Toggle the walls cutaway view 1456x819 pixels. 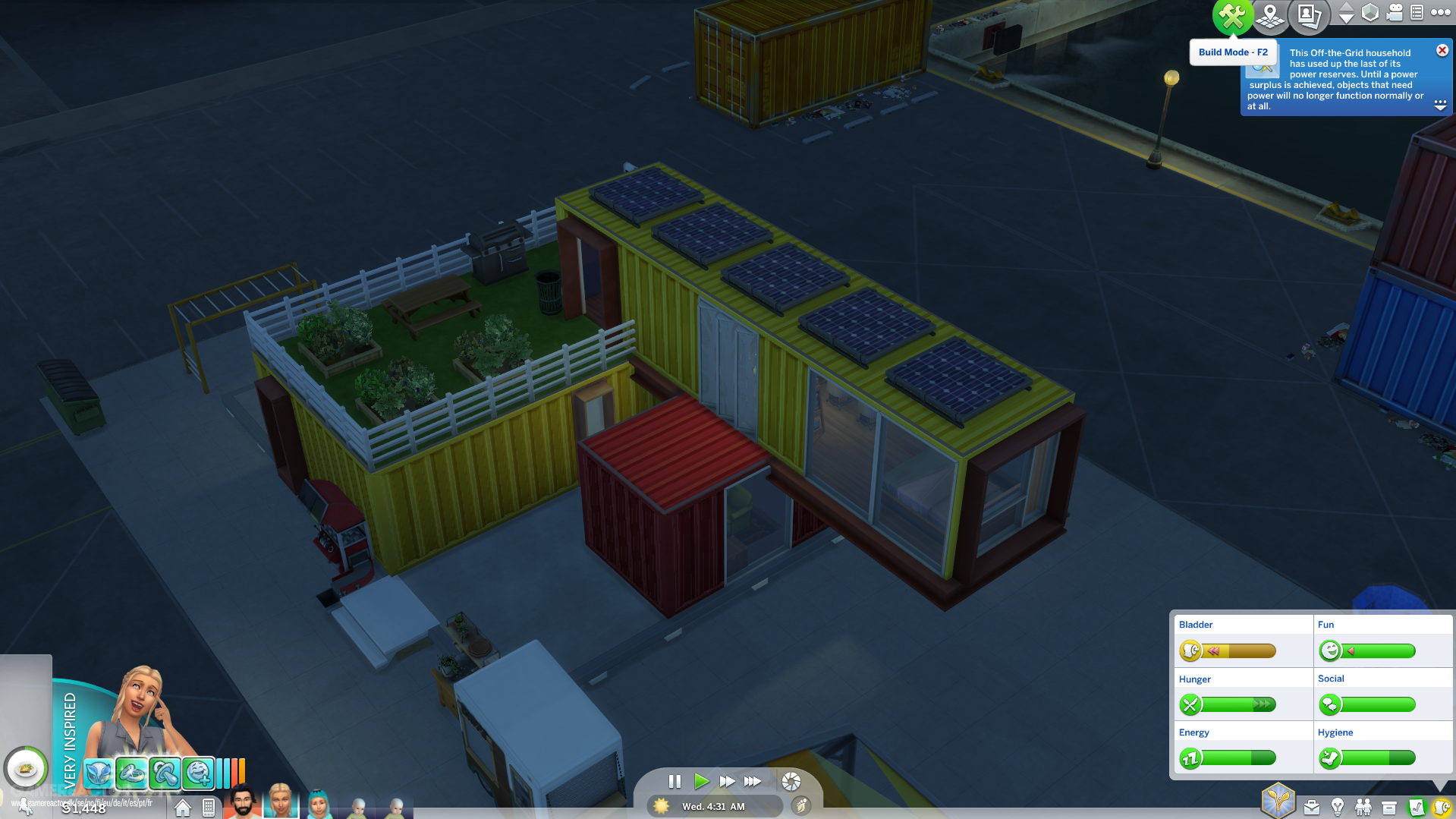click(x=1370, y=13)
